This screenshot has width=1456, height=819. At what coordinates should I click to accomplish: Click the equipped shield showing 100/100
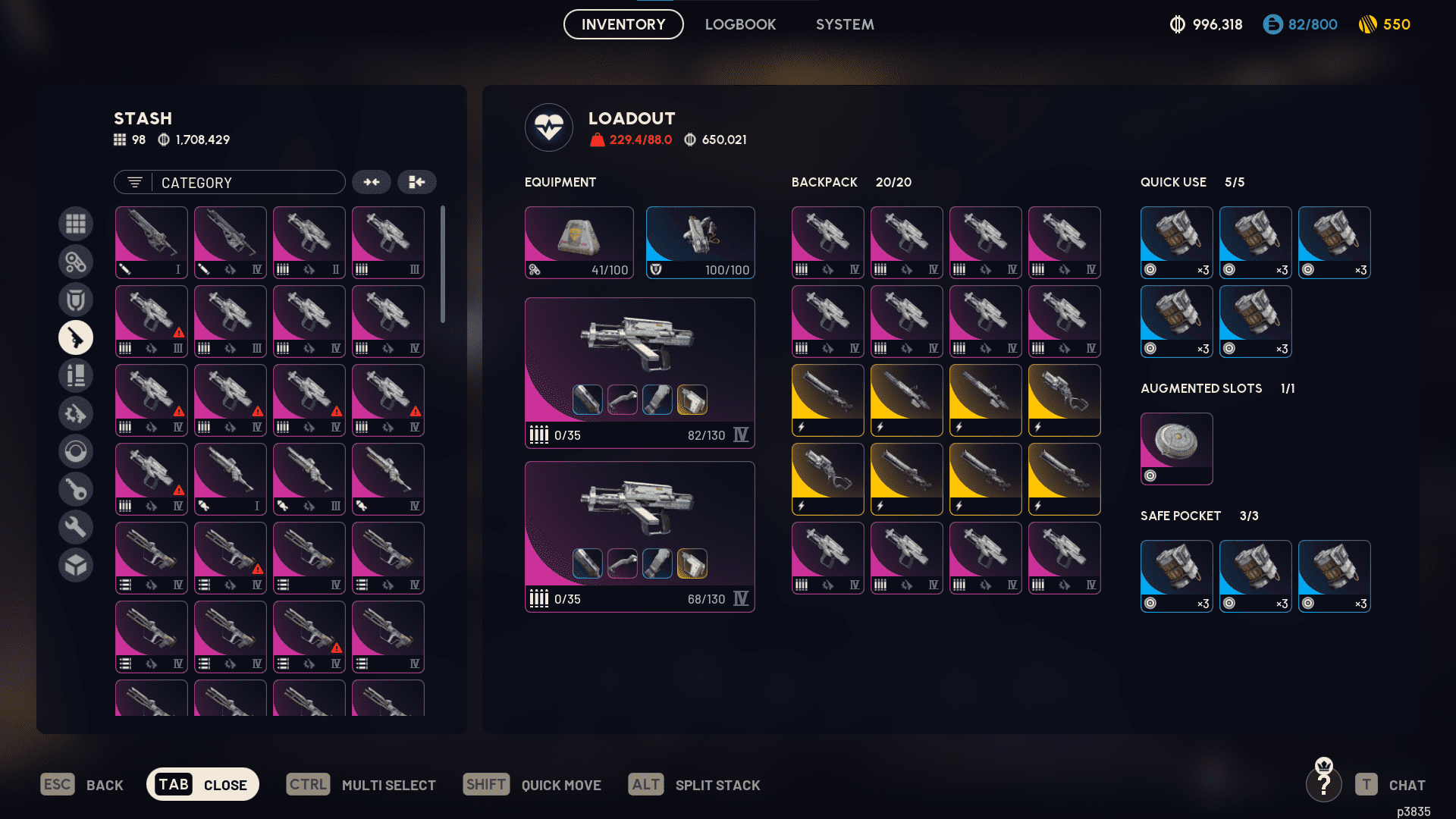click(x=700, y=241)
